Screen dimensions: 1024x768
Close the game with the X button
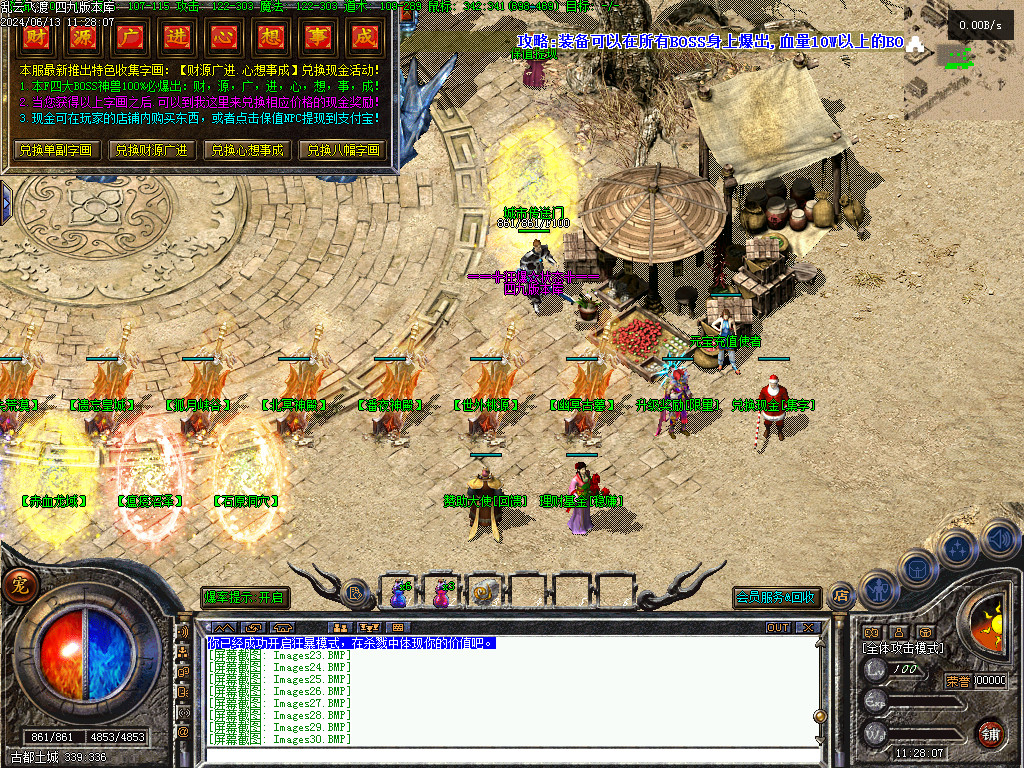808,628
